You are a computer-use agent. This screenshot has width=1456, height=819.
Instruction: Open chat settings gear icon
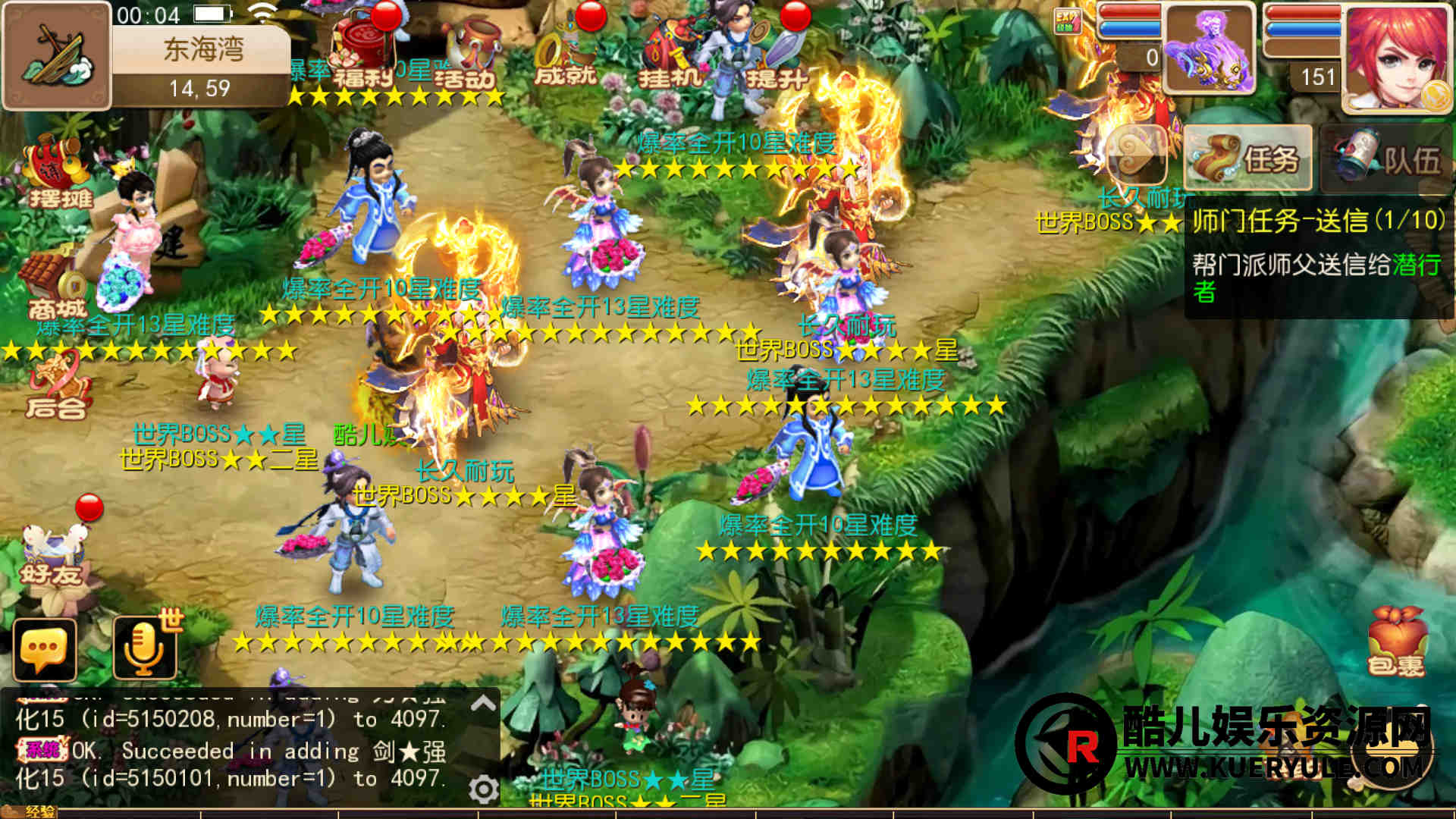coord(483,789)
